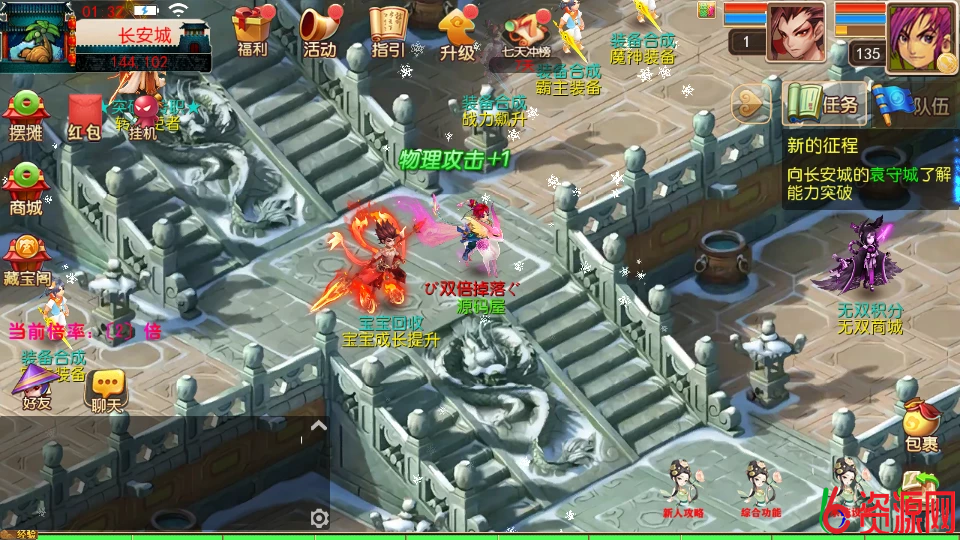This screenshot has width=960, height=540.
Task: Open the 好友 friends list
Action: (x=37, y=386)
